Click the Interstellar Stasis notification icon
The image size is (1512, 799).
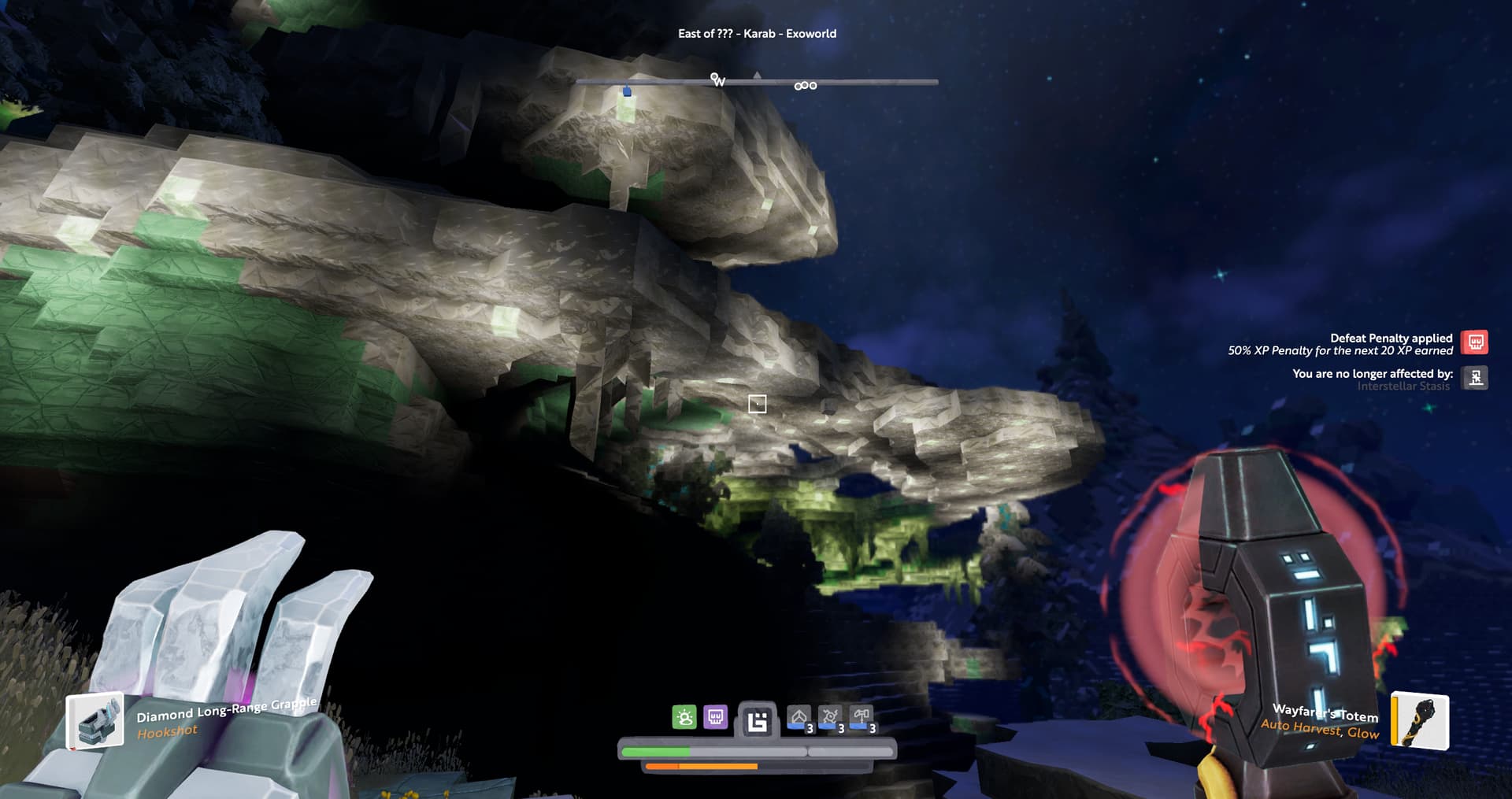(1475, 378)
